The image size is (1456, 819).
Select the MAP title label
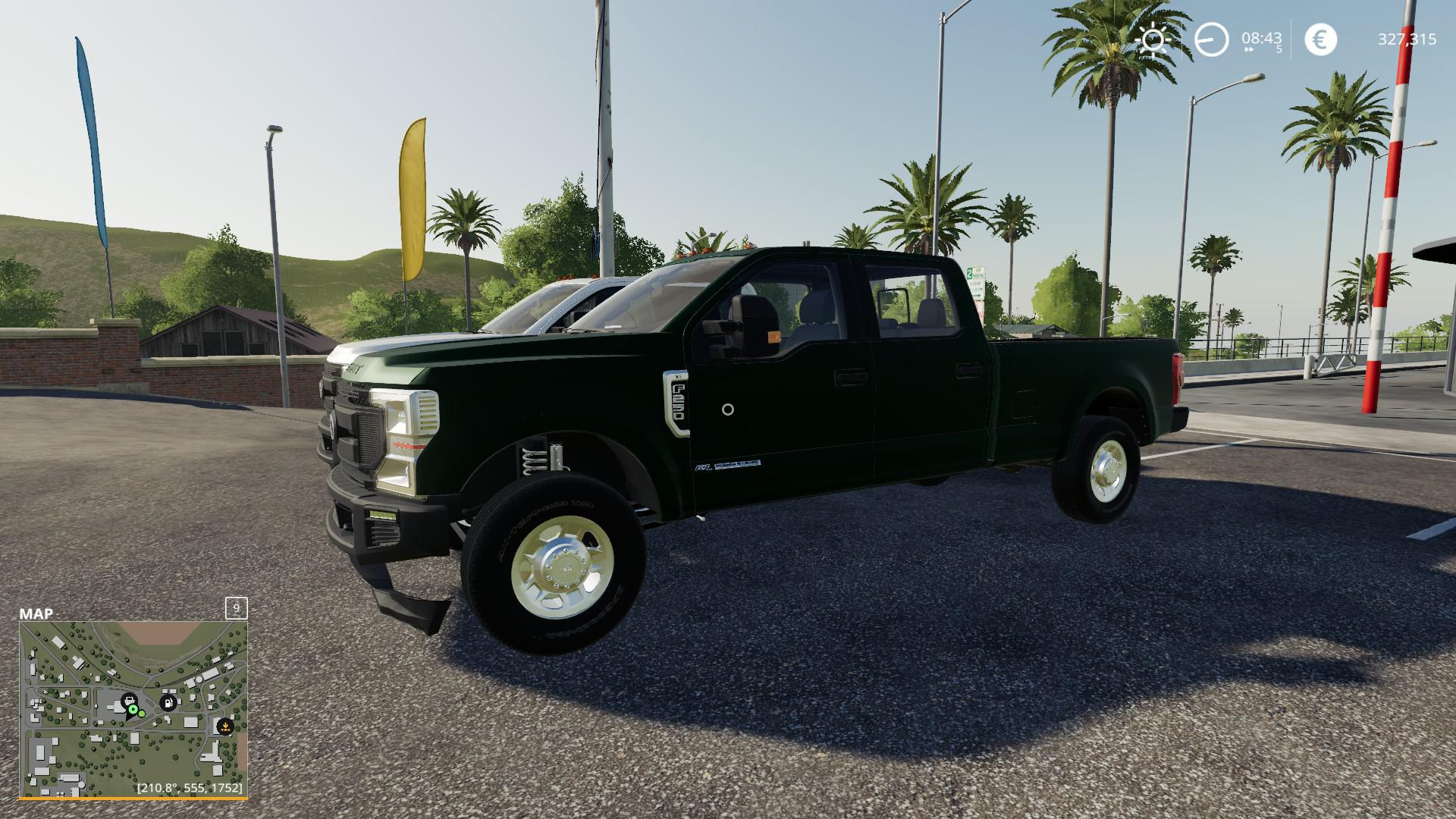(35, 613)
